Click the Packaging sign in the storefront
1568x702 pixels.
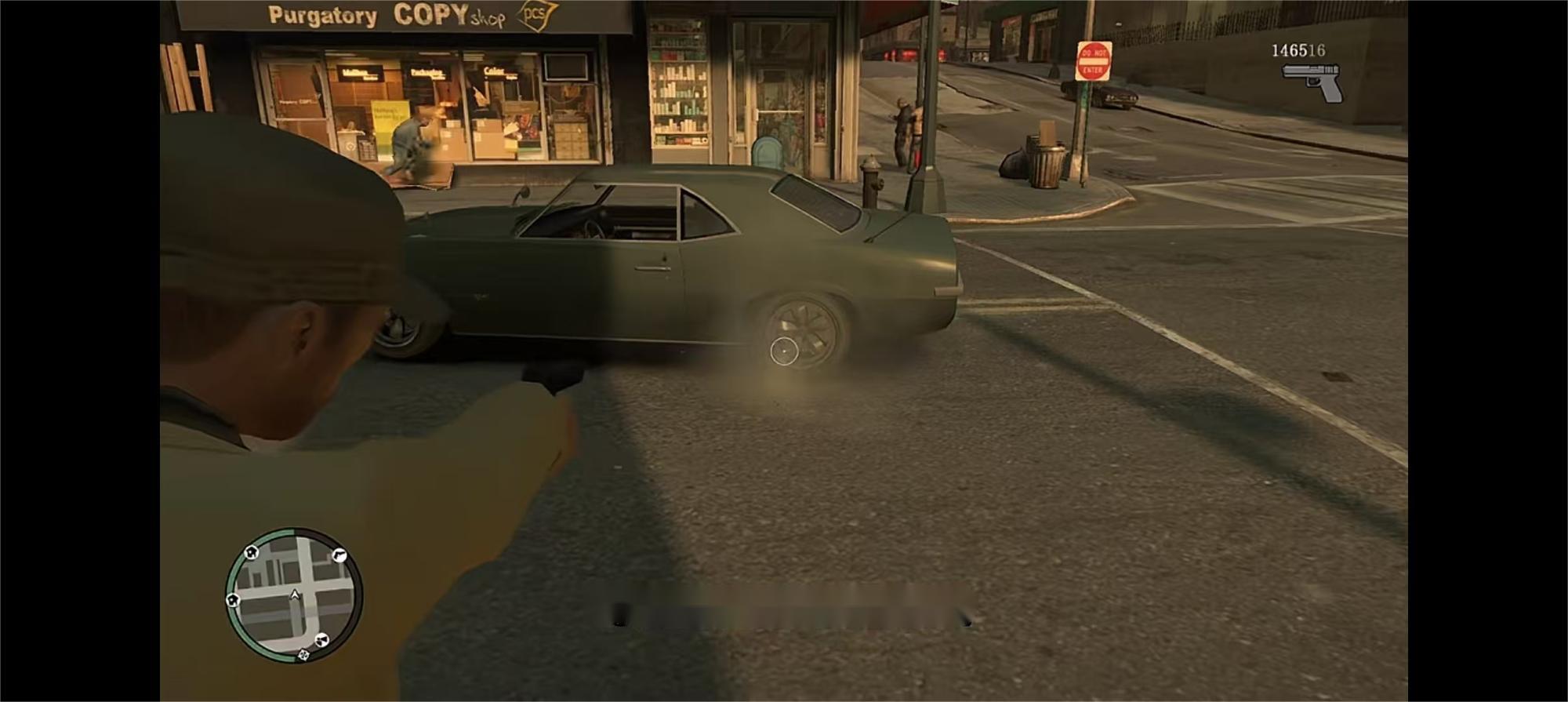(427, 71)
